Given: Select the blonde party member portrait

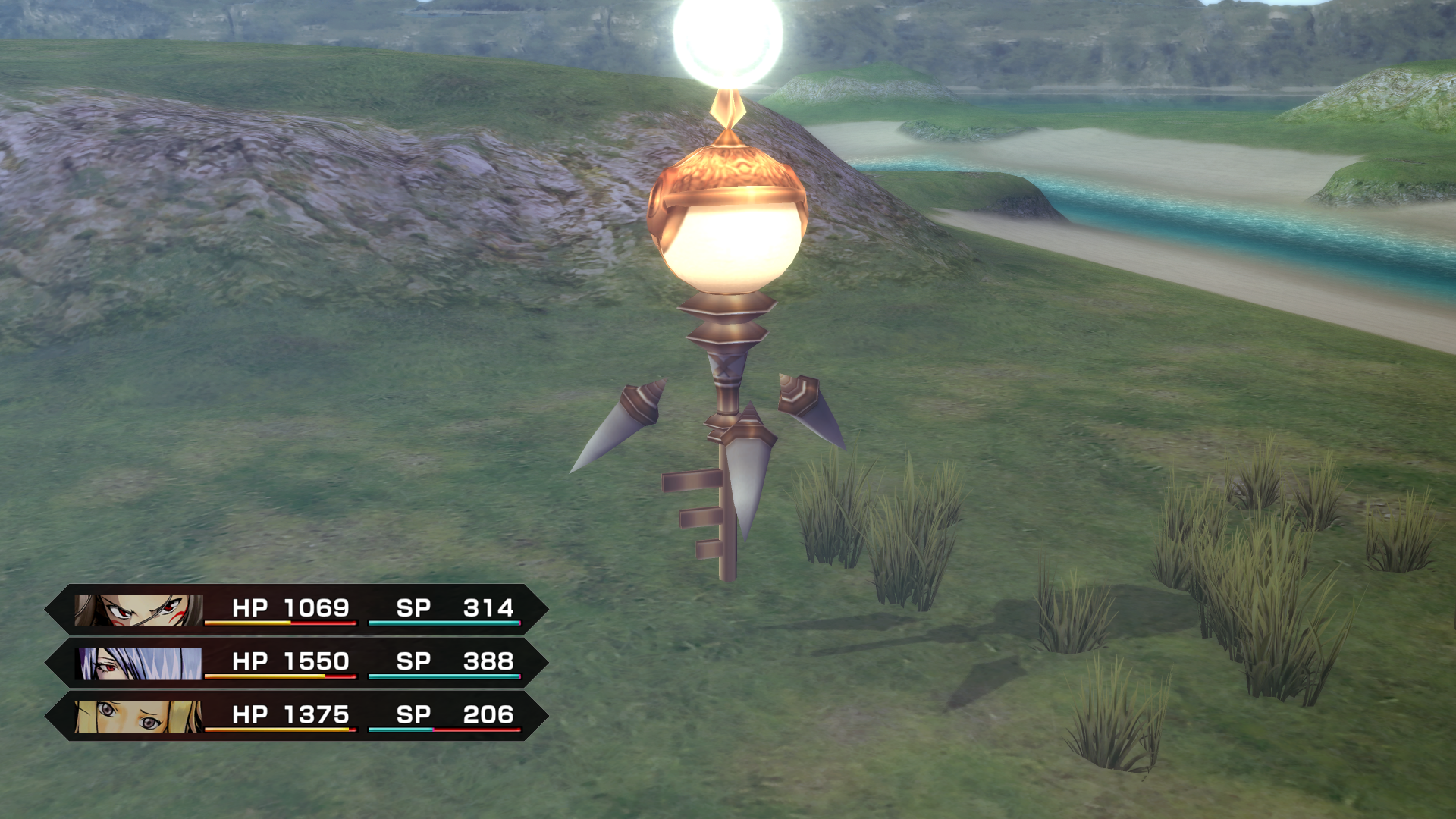Looking at the screenshot, I should 139,716.
